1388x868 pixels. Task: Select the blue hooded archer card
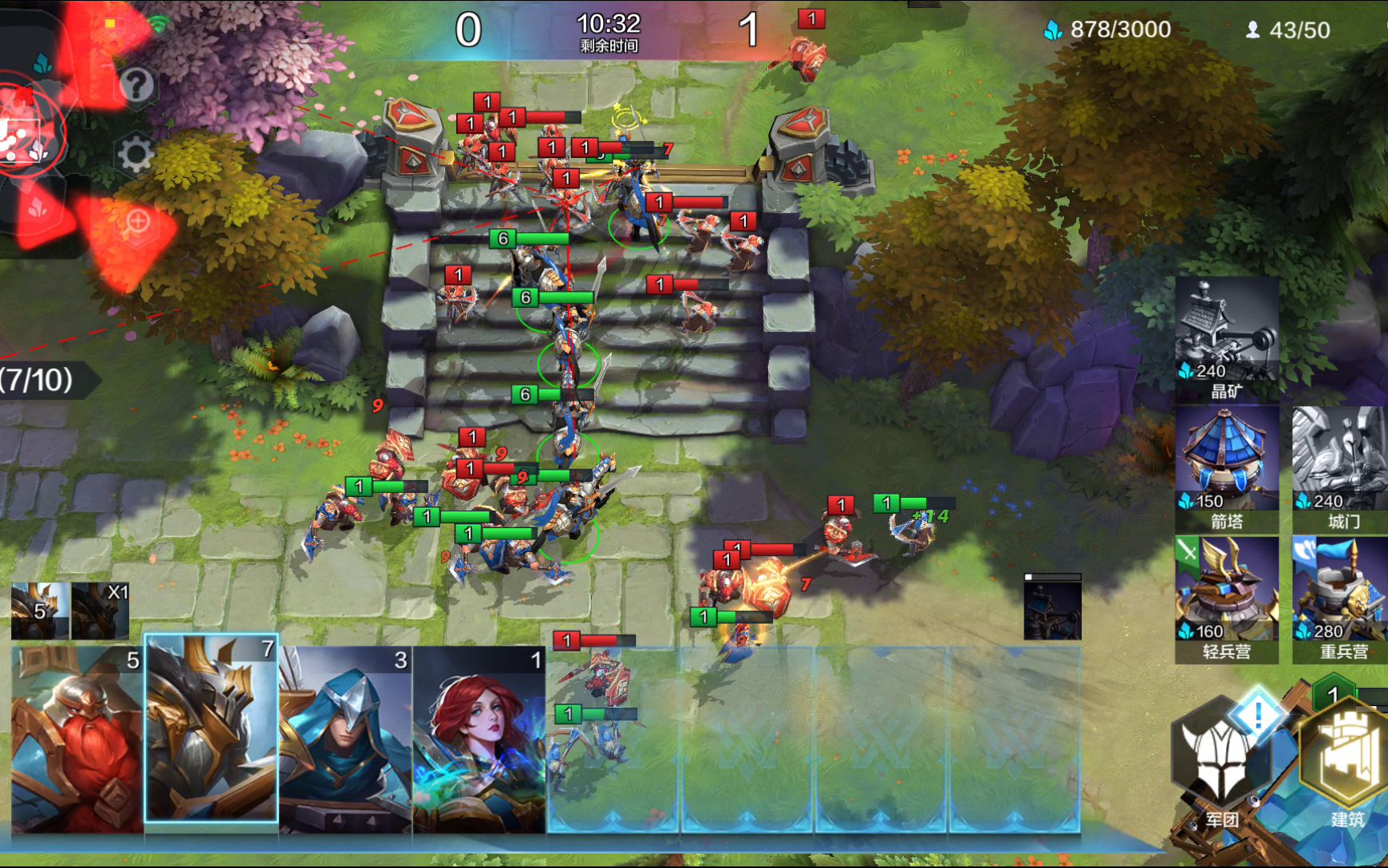345,740
